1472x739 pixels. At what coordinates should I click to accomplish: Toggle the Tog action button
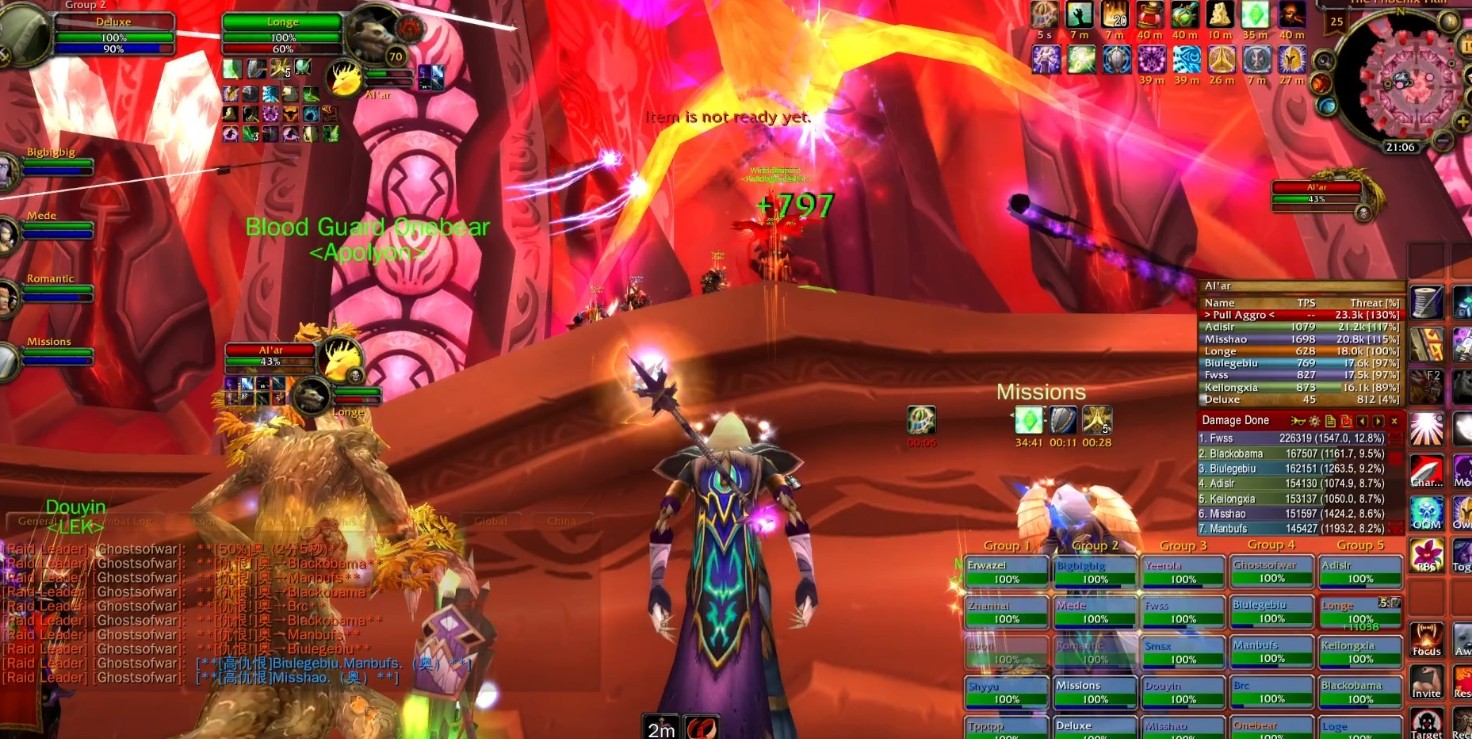click(1463, 552)
